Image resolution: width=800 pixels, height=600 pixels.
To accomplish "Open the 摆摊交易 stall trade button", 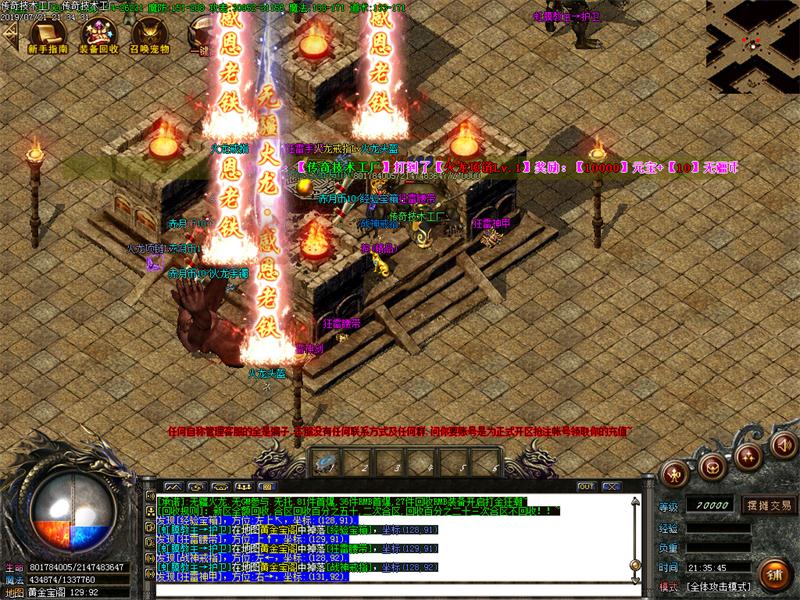I will click(x=767, y=505).
